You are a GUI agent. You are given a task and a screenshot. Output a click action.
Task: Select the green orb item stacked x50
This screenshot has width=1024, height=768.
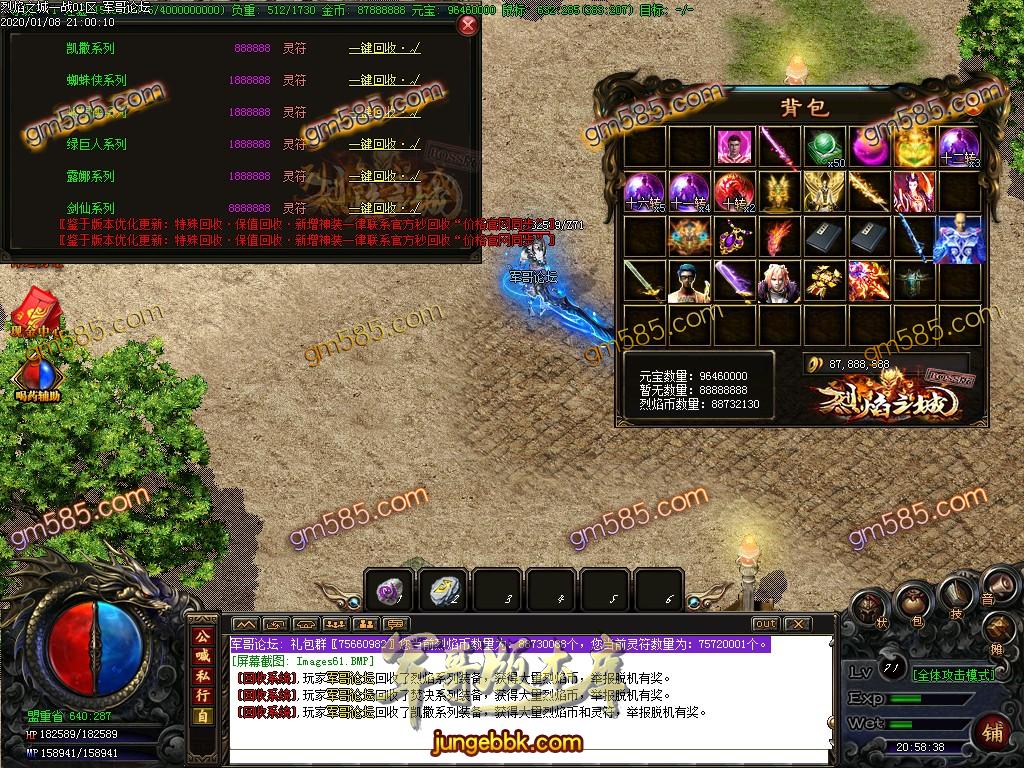[x=824, y=147]
